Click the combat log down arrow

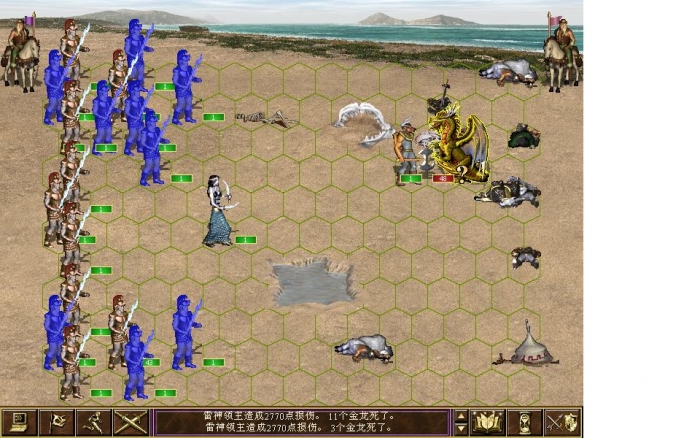[x=460, y=429]
